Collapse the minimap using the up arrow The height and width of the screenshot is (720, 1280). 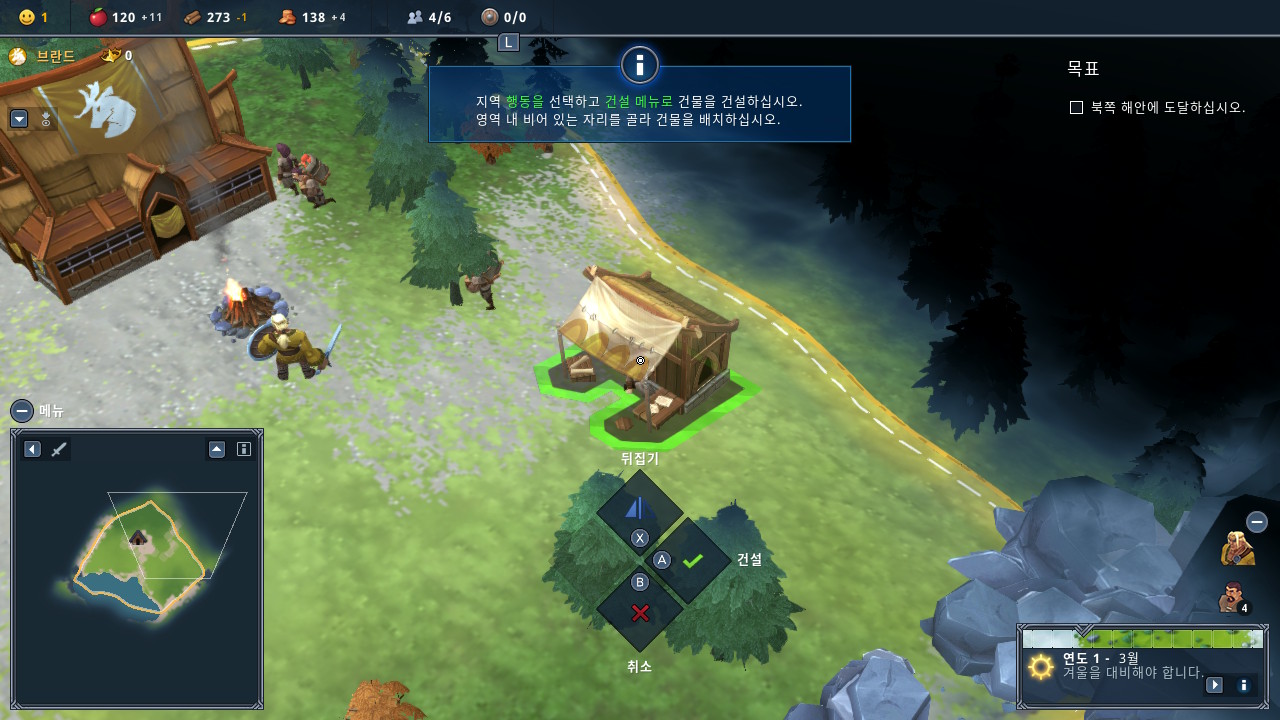click(x=215, y=449)
